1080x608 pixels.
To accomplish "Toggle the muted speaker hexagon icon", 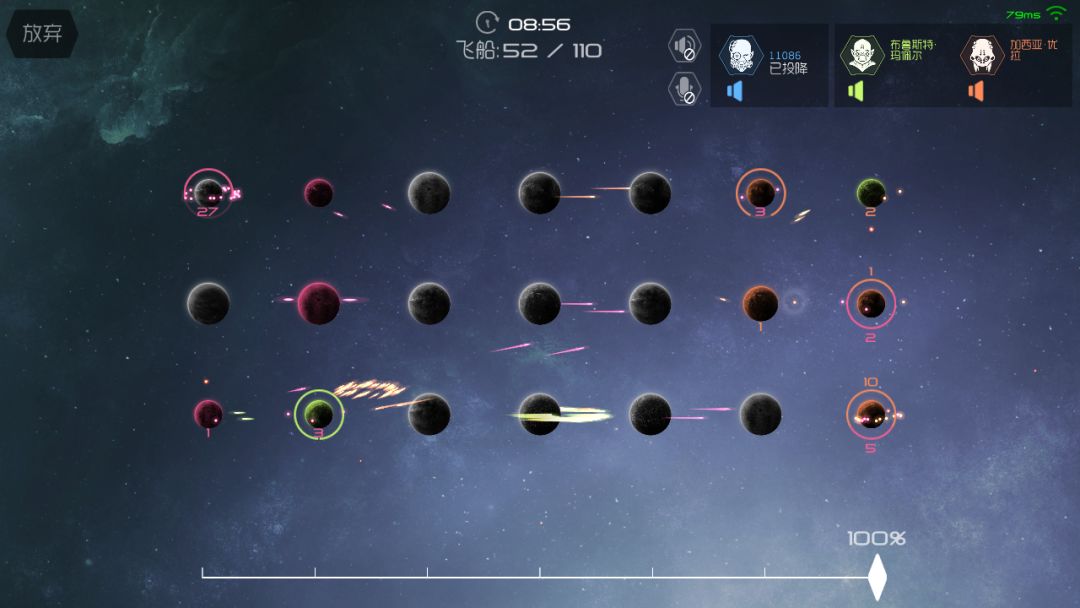I will [685, 46].
